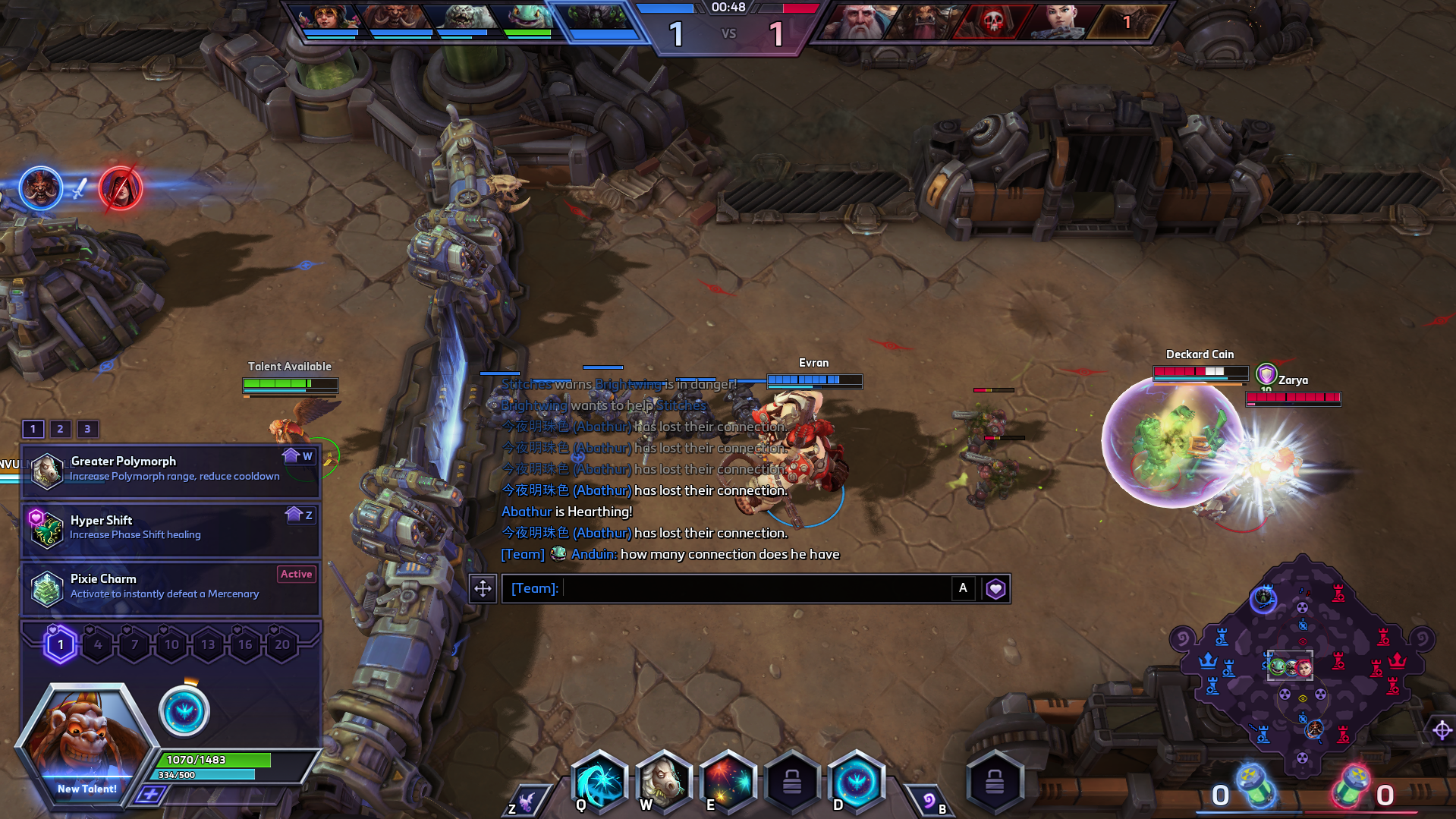Screen dimensions: 1456x819
Task: Activate the Arcane Flare Q ability
Action: (x=599, y=780)
